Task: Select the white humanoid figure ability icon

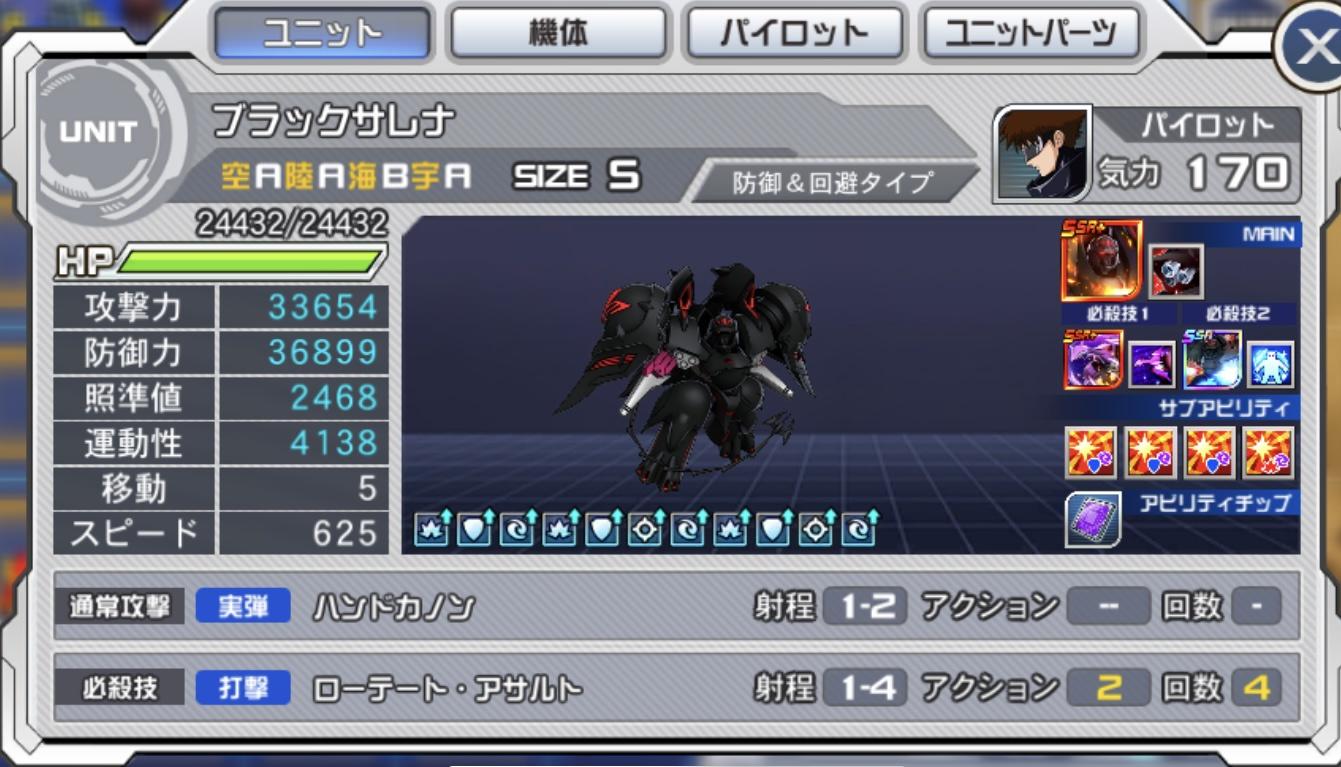Action: (1271, 364)
